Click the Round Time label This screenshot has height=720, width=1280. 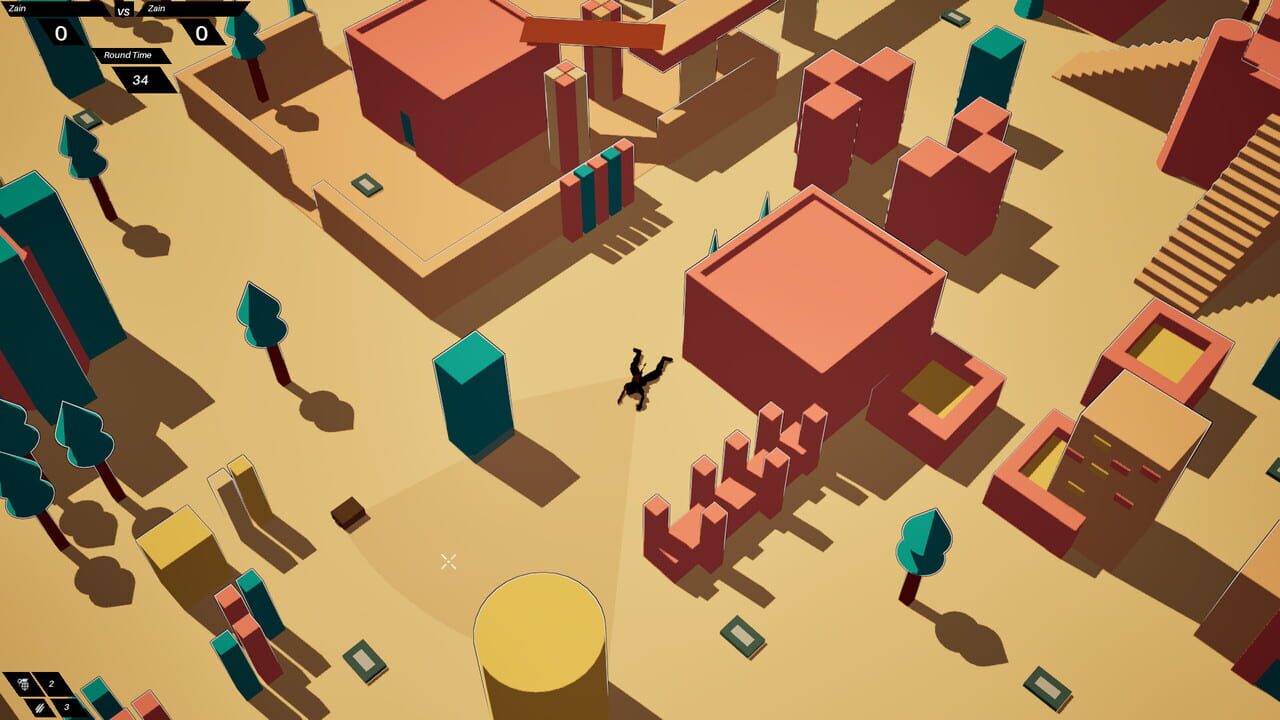click(x=128, y=55)
